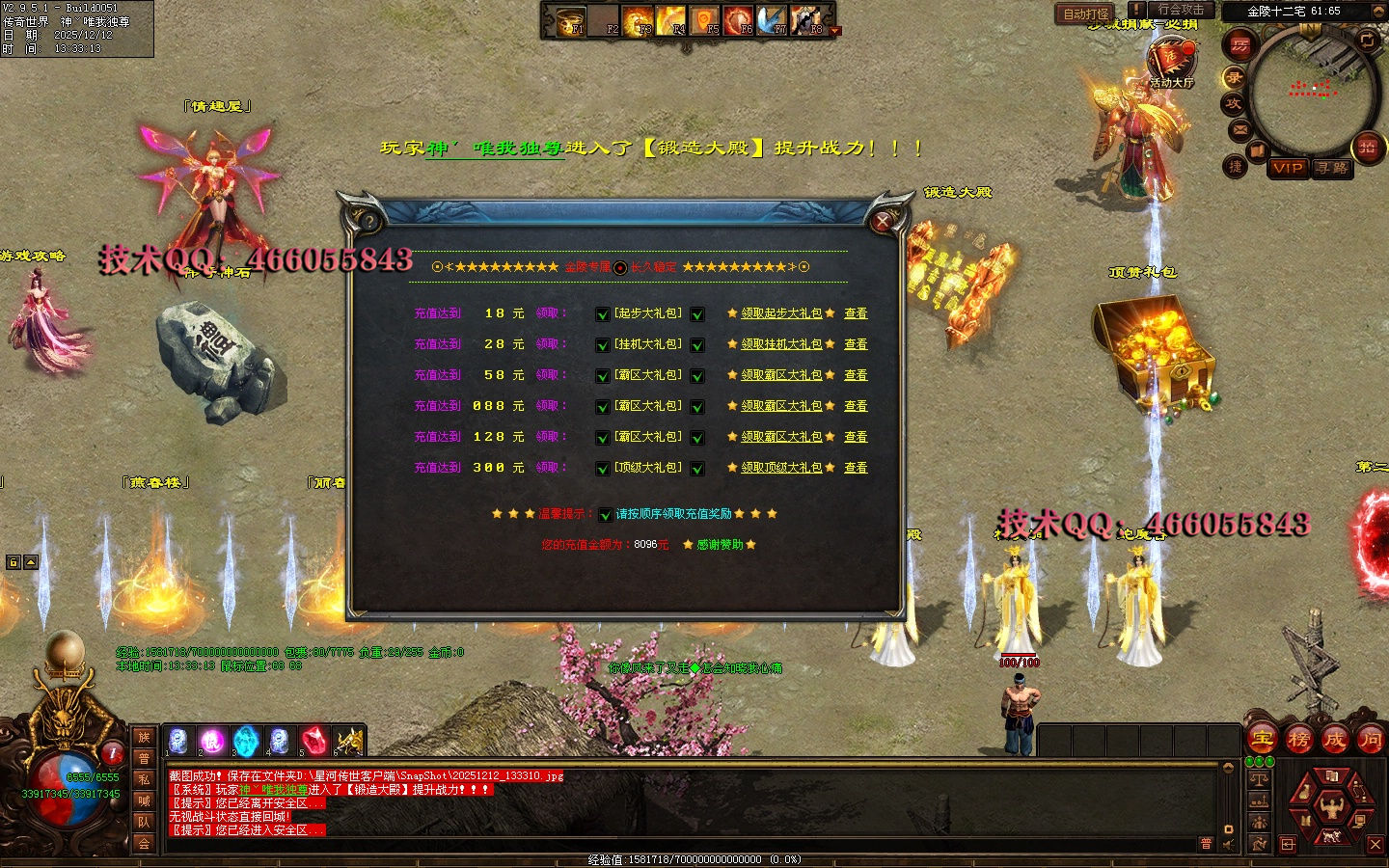The image size is (1389, 868).
Task: Open the character panel muscle-man hexagon
Action: [x=1332, y=806]
